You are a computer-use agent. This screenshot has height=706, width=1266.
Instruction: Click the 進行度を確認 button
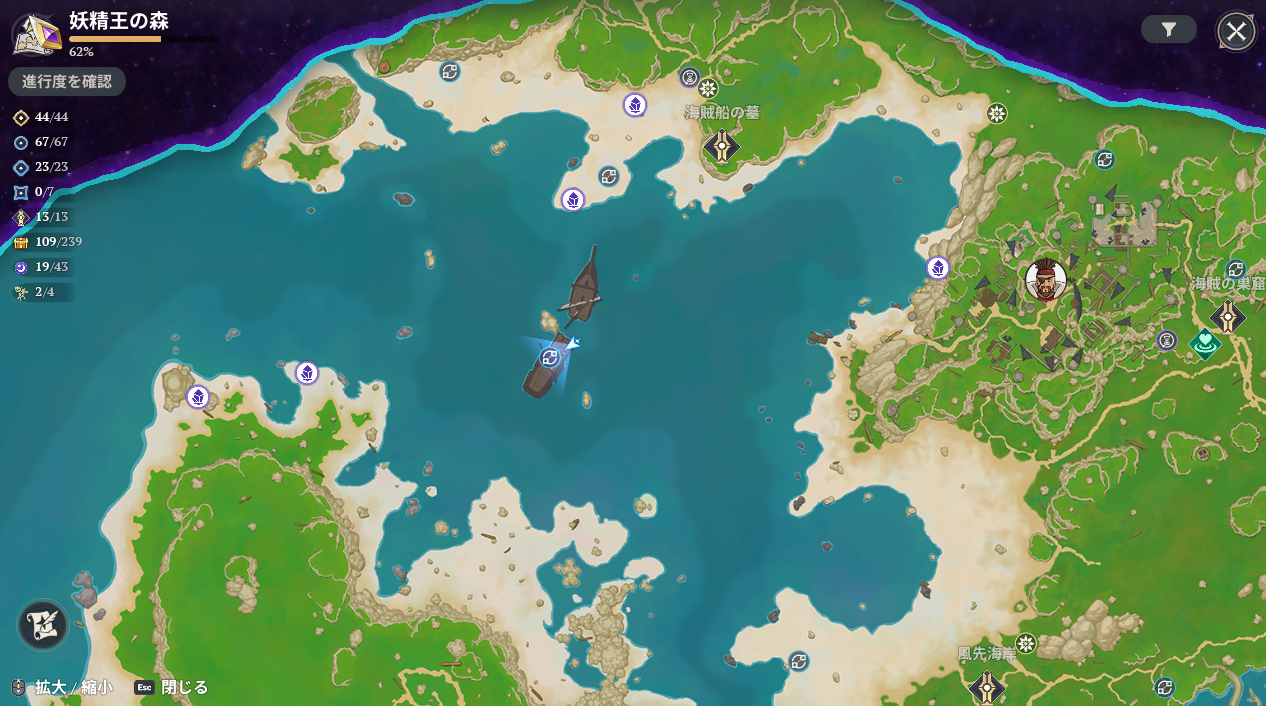67,81
